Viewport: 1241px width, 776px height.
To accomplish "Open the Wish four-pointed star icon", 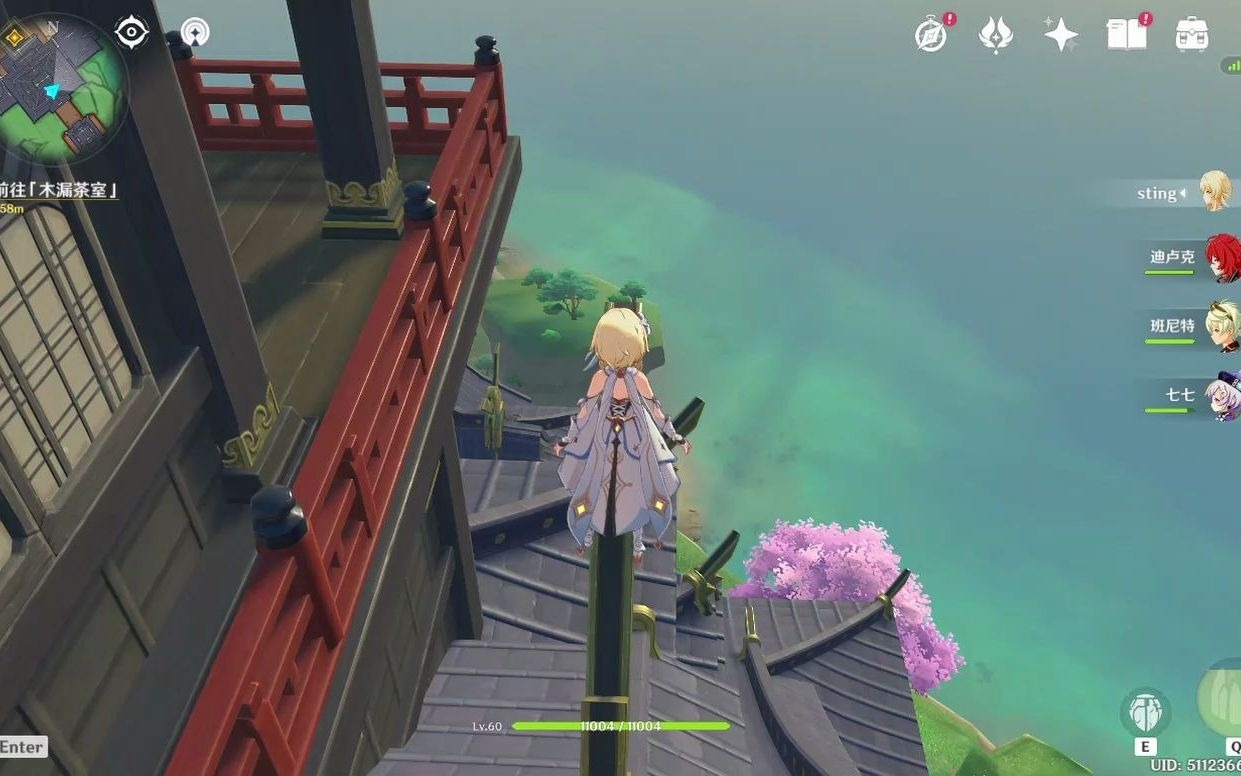I will click(x=1060, y=35).
